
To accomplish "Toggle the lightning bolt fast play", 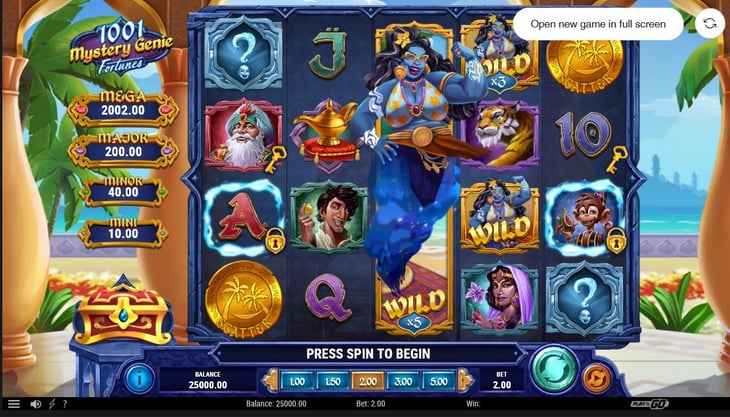I will [52, 405].
